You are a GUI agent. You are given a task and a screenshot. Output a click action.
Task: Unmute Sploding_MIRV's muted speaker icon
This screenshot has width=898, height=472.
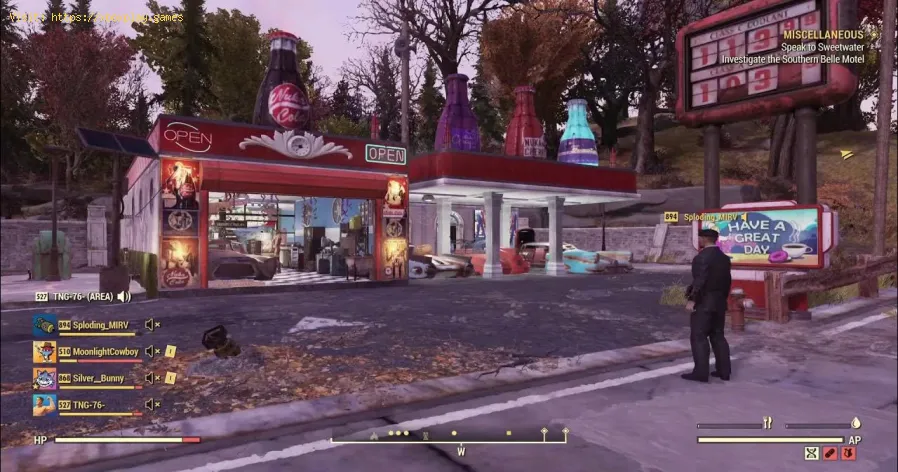coord(152,325)
